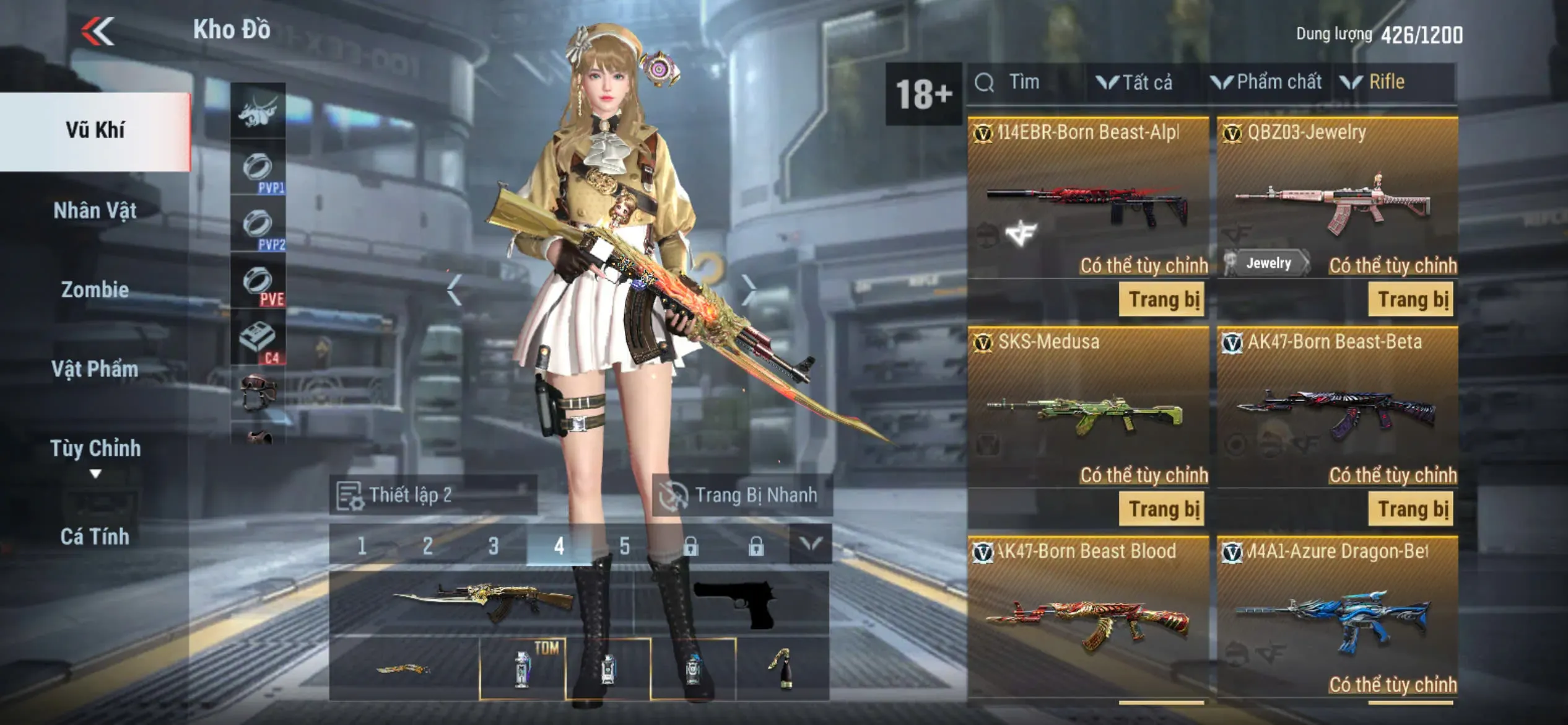1568x725 pixels.
Task: Go back using the double-arrow button
Action: click(98, 31)
